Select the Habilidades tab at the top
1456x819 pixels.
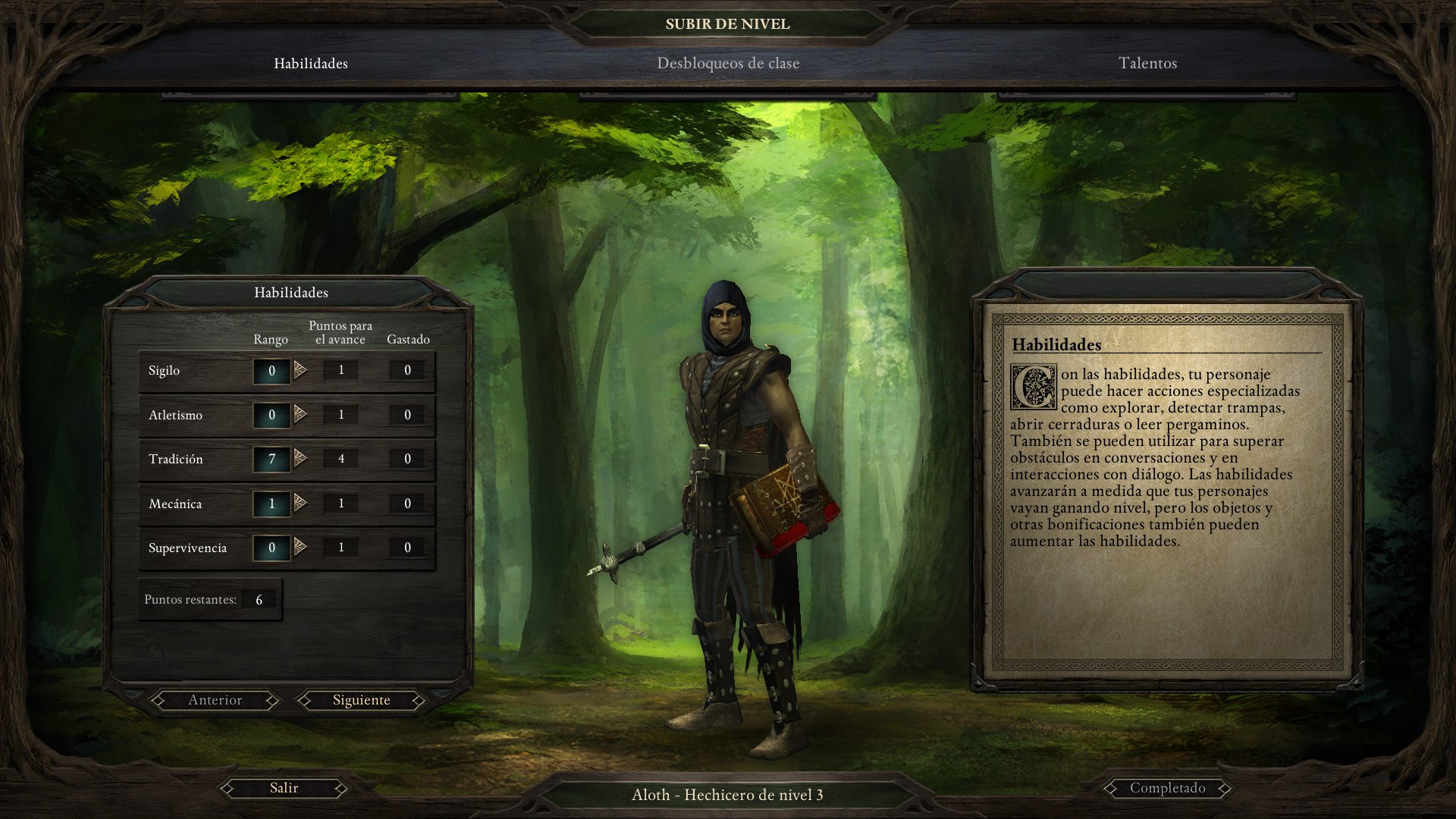[311, 64]
